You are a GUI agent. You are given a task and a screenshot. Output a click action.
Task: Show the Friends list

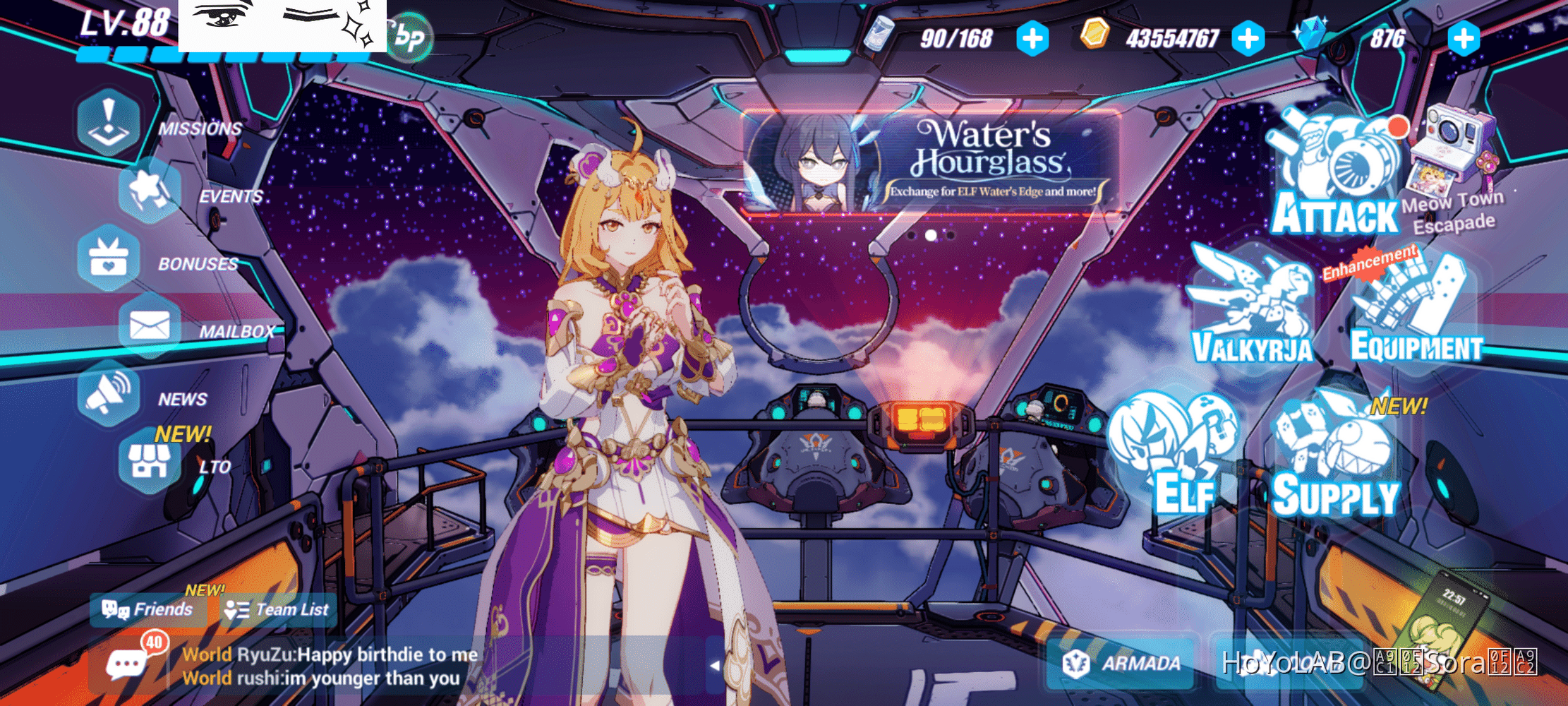click(x=147, y=609)
